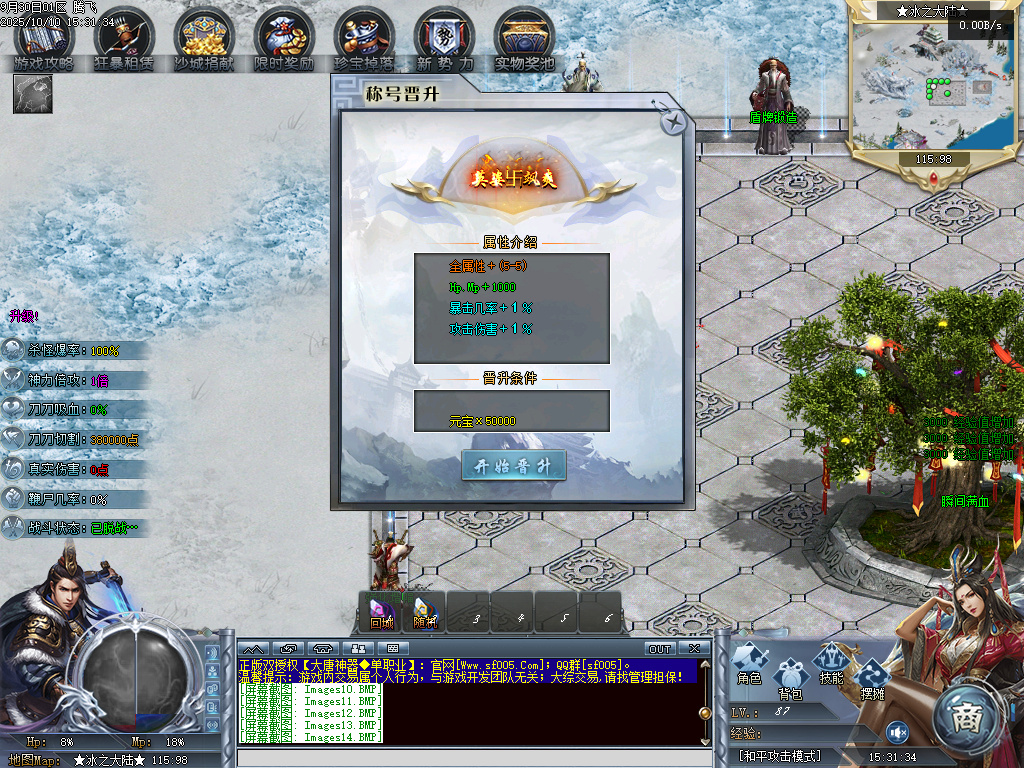The image size is (1024, 768).
Task: Use the 随机 random teleport hotbar item
Action: [425, 612]
